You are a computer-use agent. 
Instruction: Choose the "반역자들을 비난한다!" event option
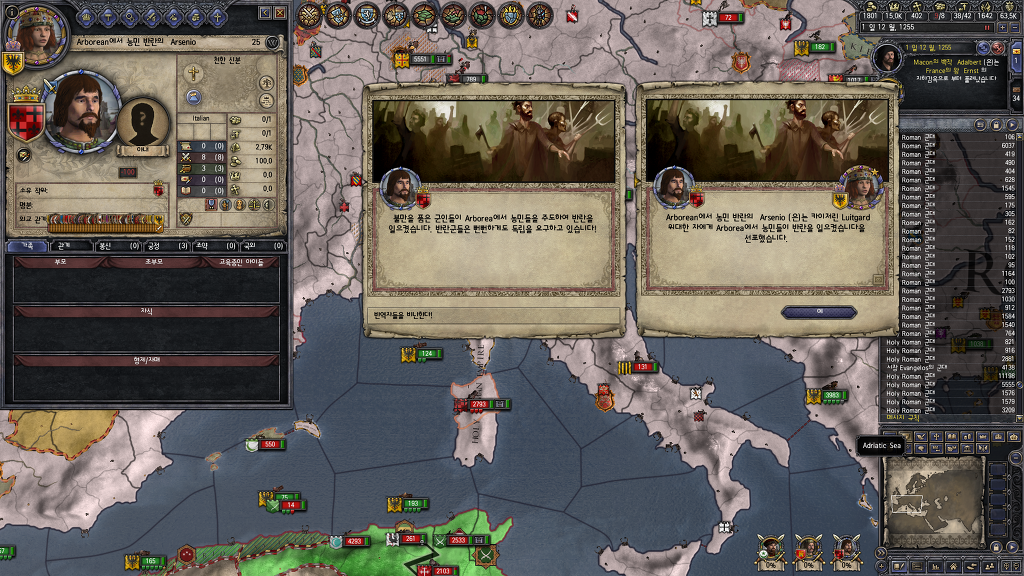(x=494, y=315)
